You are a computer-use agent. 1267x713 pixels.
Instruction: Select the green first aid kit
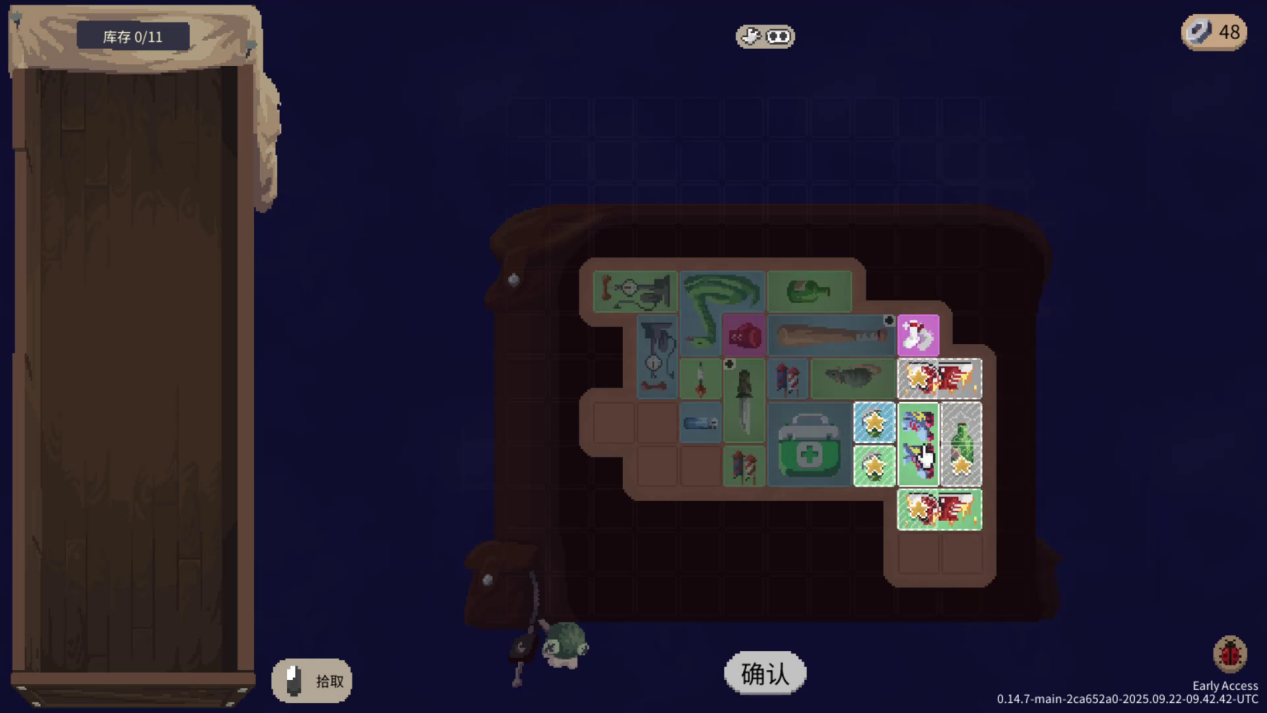coord(809,445)
